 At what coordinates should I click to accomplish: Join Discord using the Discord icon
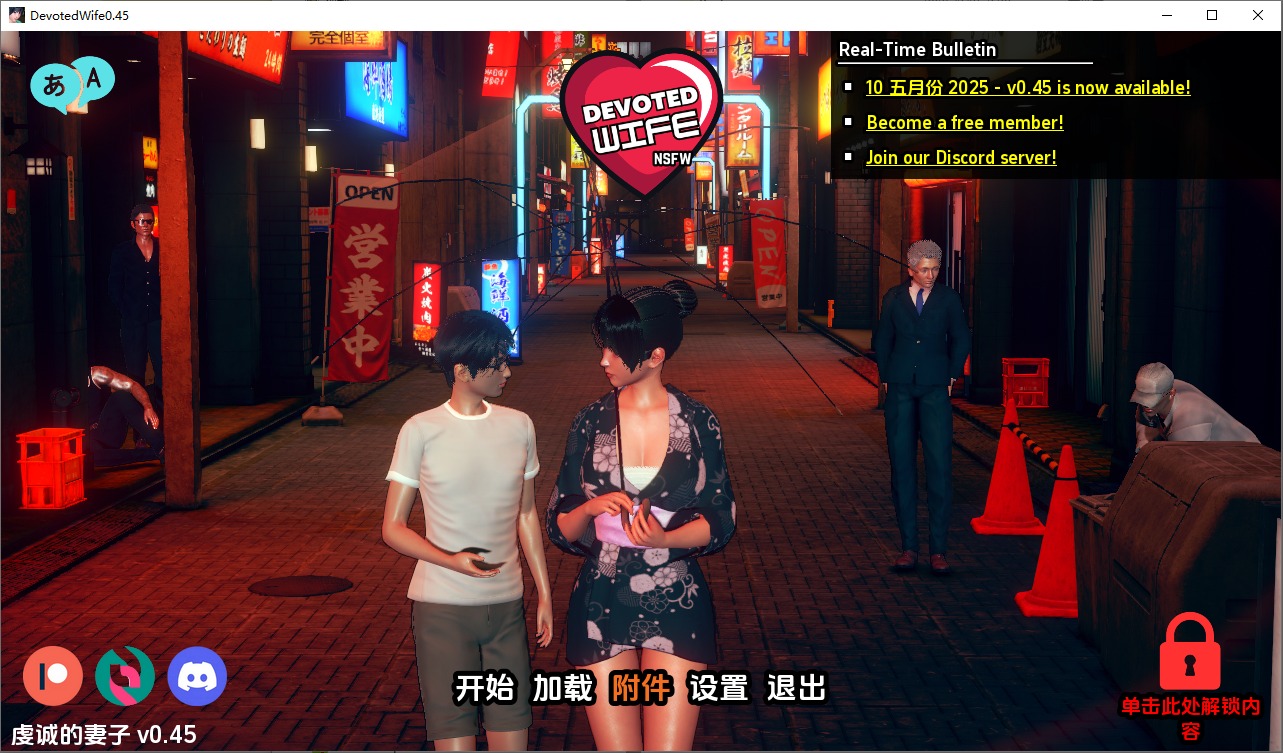pyautogui.click(x=197, y=677)
